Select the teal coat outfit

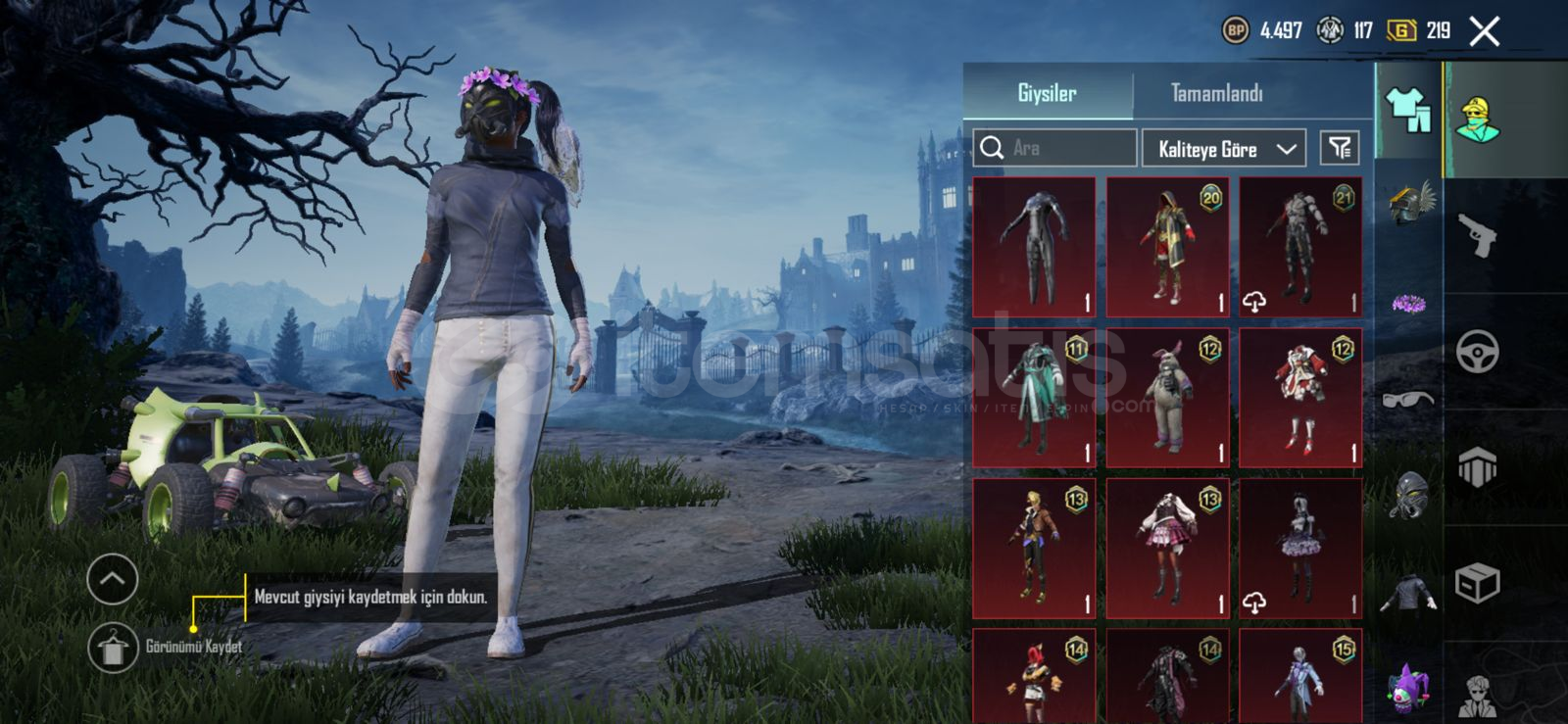coord(1034,398)
